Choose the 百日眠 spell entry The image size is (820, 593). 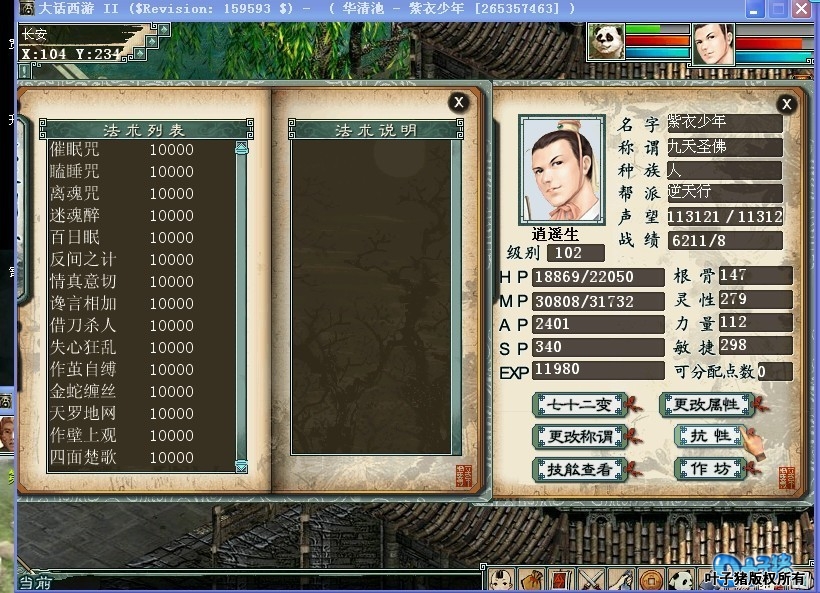(75, 238)
